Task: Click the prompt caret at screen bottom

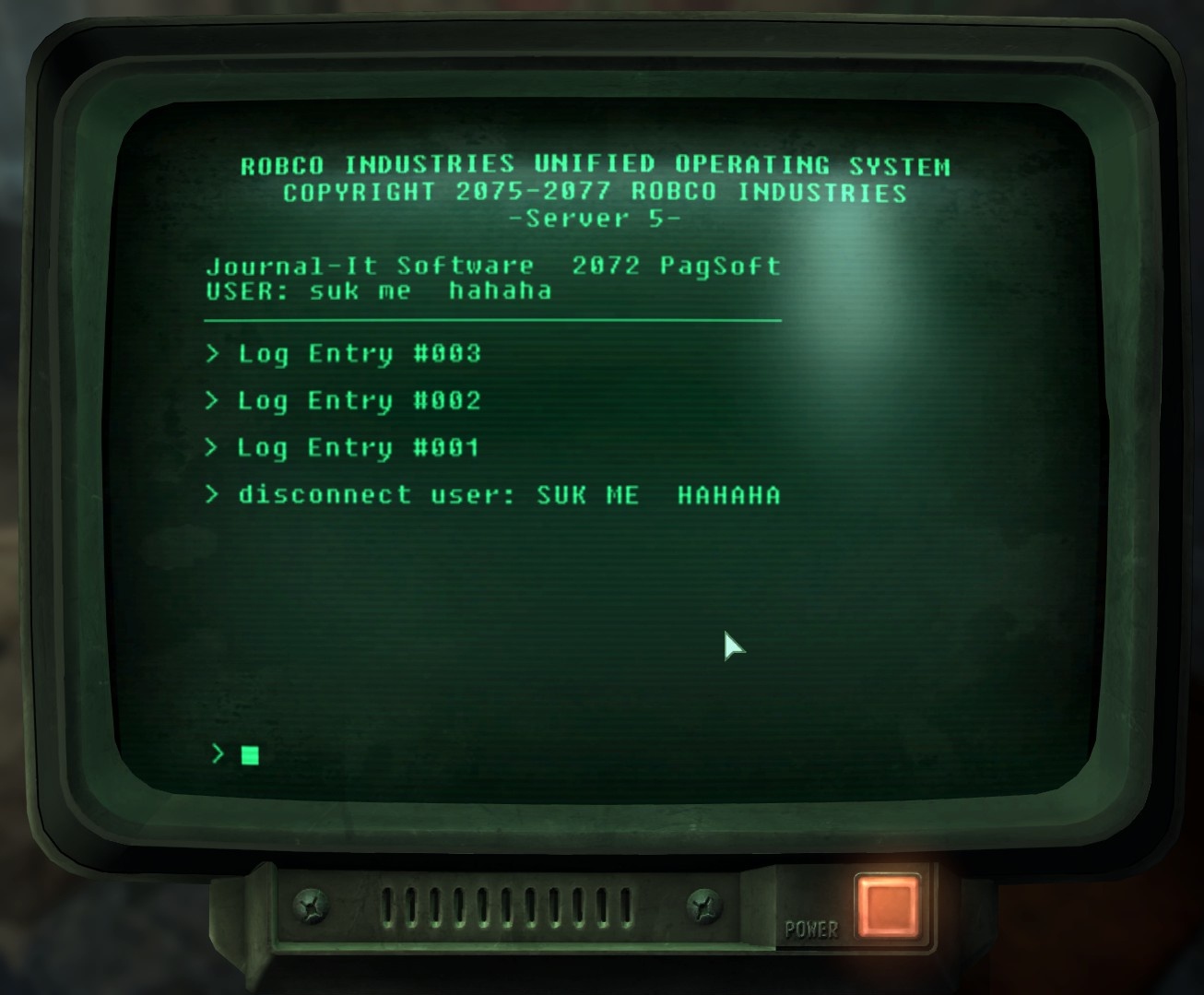Action: 218,754
